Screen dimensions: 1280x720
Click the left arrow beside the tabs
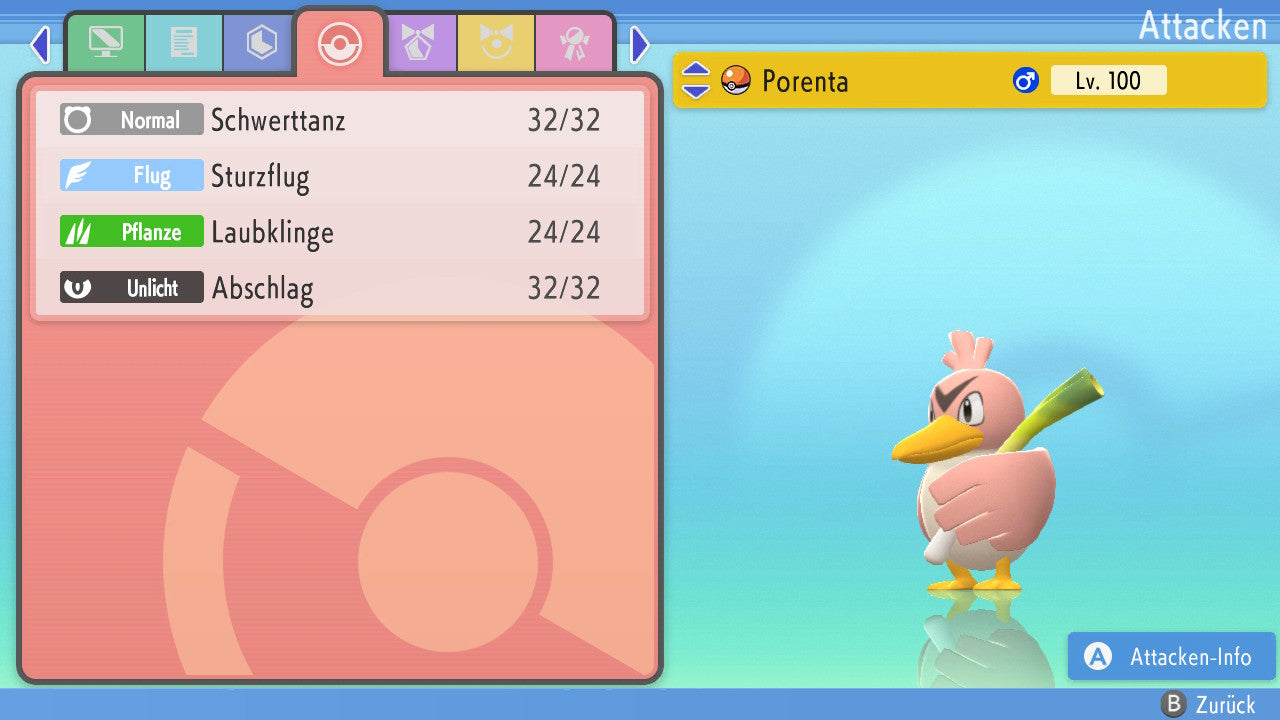[x=40, y=44]
